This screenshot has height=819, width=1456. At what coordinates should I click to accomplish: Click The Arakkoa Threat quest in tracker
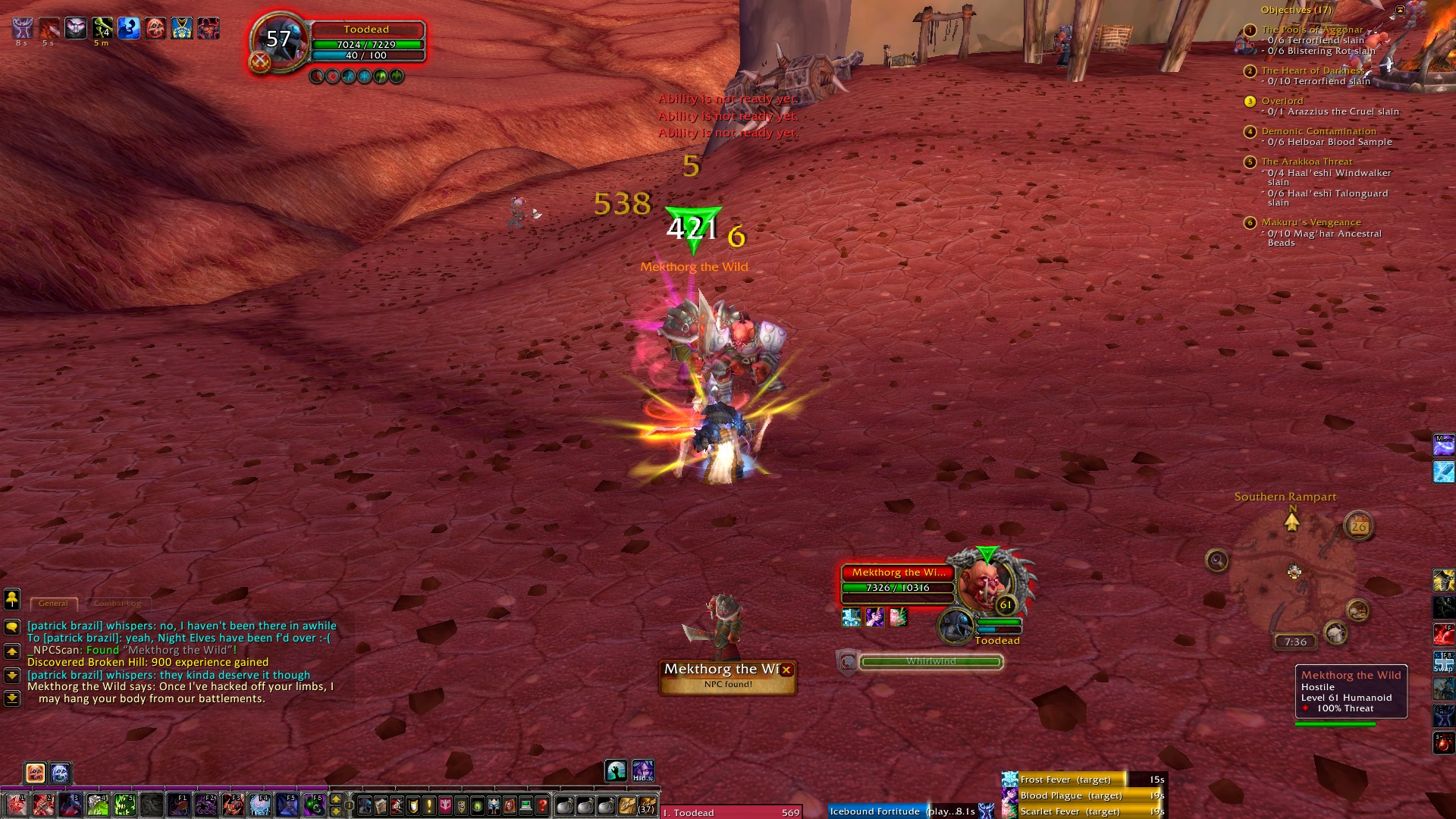[1307, 162]
